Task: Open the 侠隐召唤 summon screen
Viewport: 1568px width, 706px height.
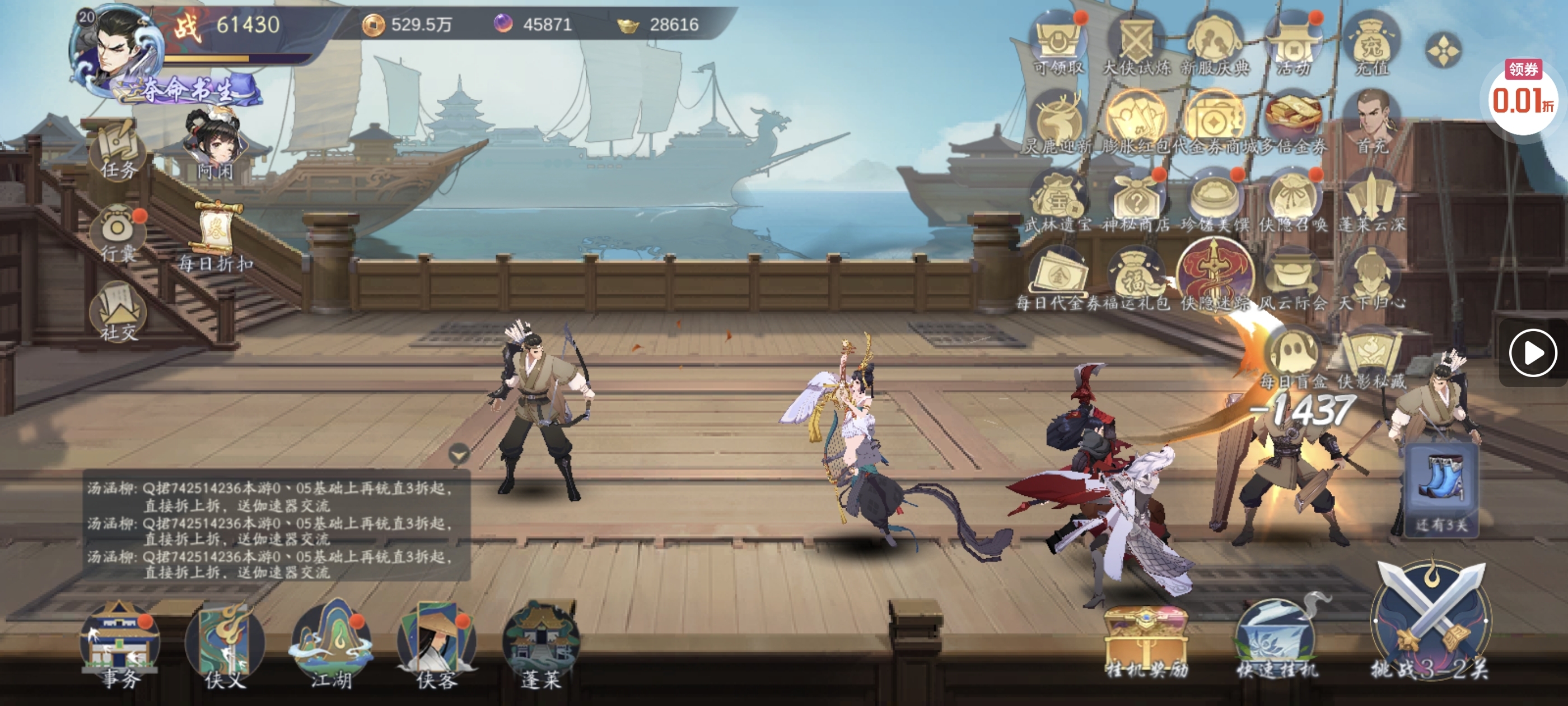Action: click(x=1293, y=201)
